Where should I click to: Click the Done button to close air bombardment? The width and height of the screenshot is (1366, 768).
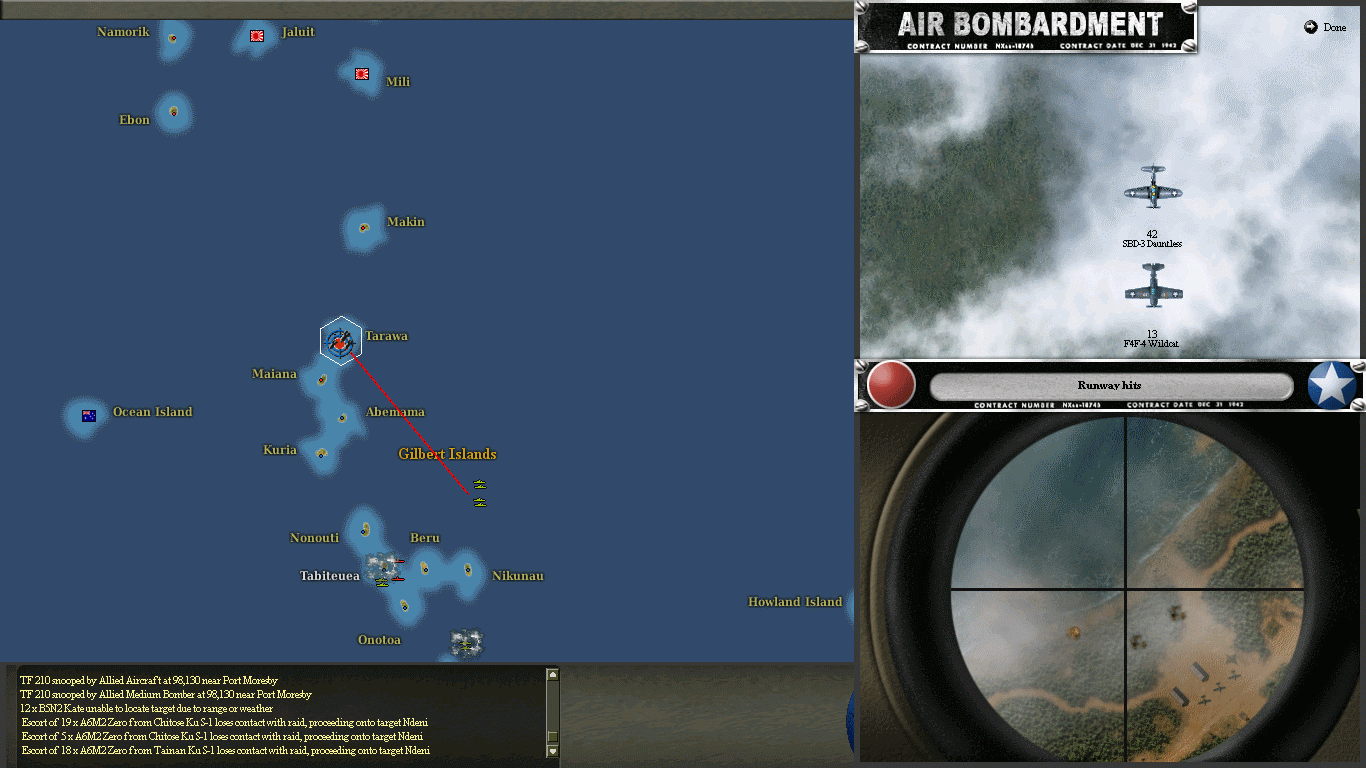[1324, 27]
